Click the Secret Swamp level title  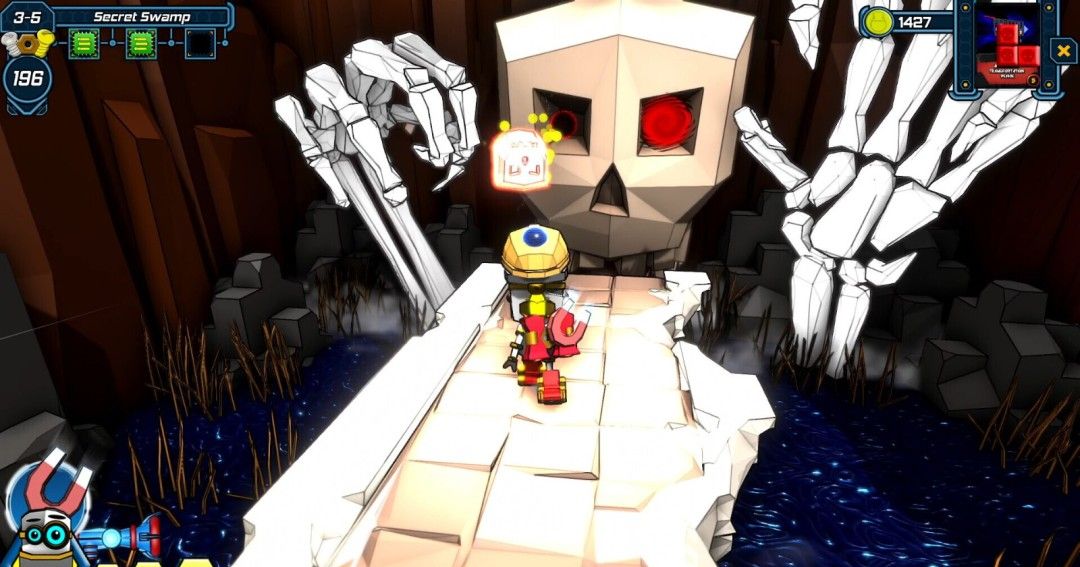click(x=141, y=16)
